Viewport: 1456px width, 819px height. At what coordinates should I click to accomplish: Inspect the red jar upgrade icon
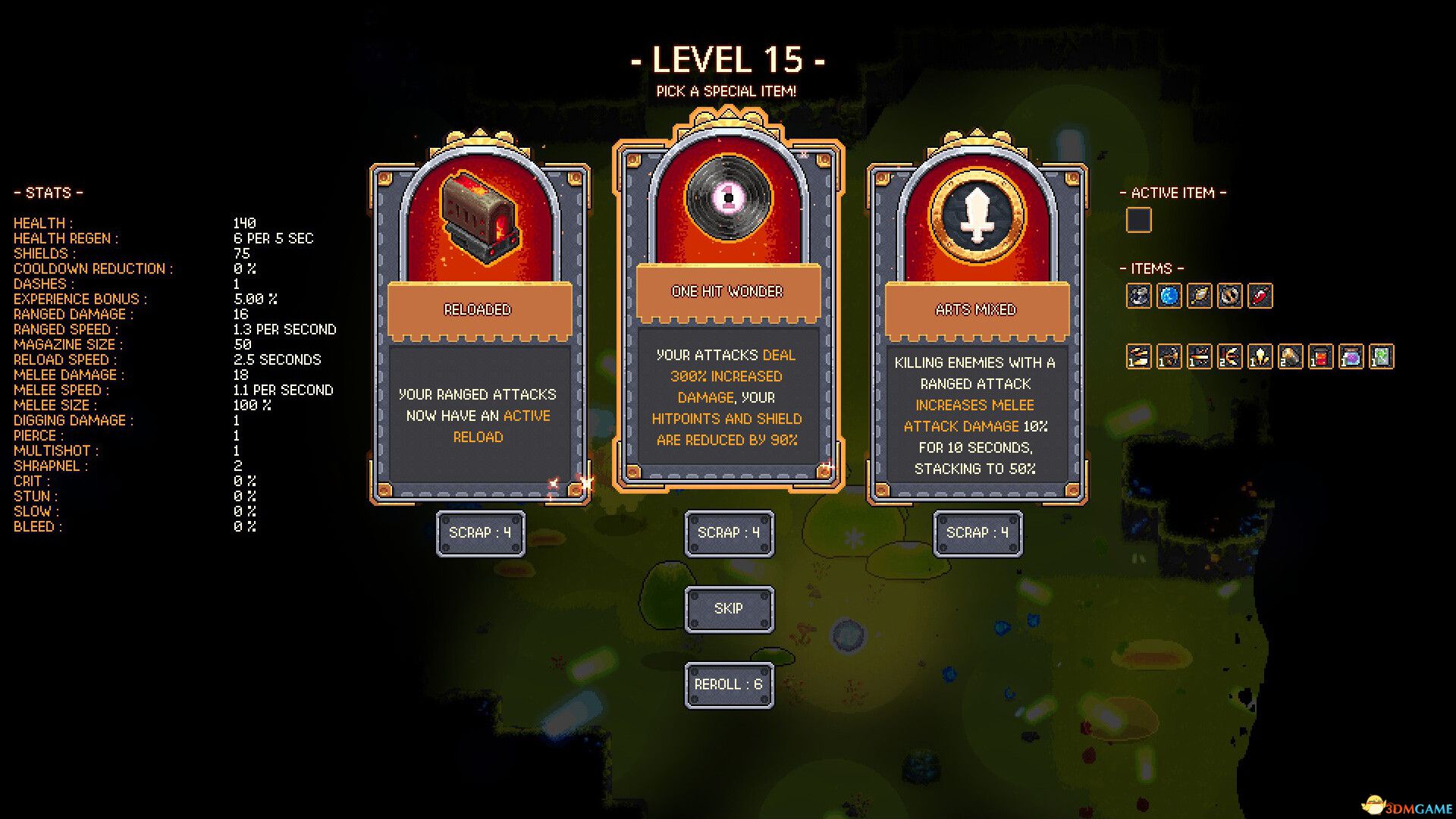1320,356
